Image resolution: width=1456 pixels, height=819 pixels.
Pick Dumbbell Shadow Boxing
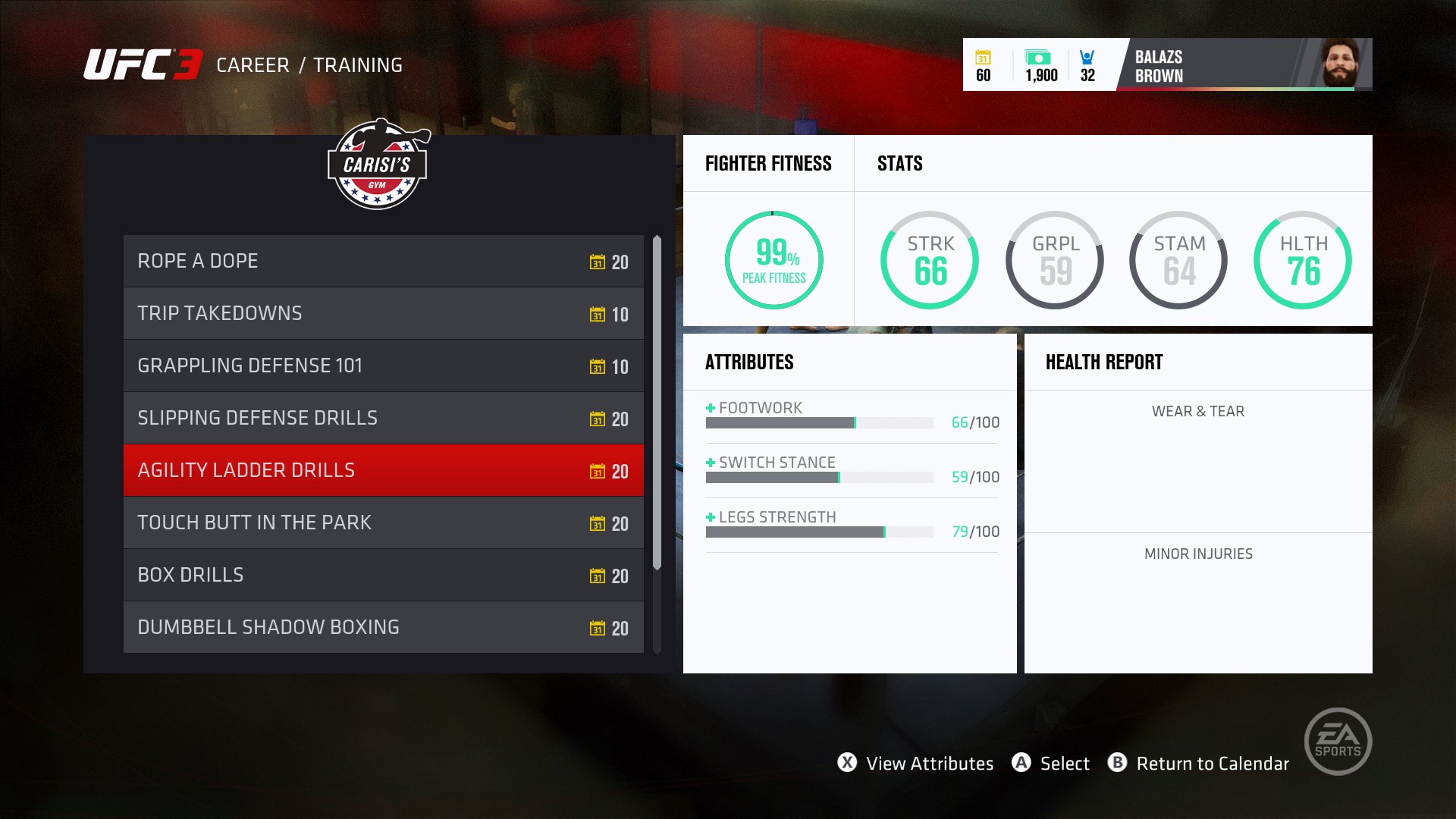tap(383, 628)
